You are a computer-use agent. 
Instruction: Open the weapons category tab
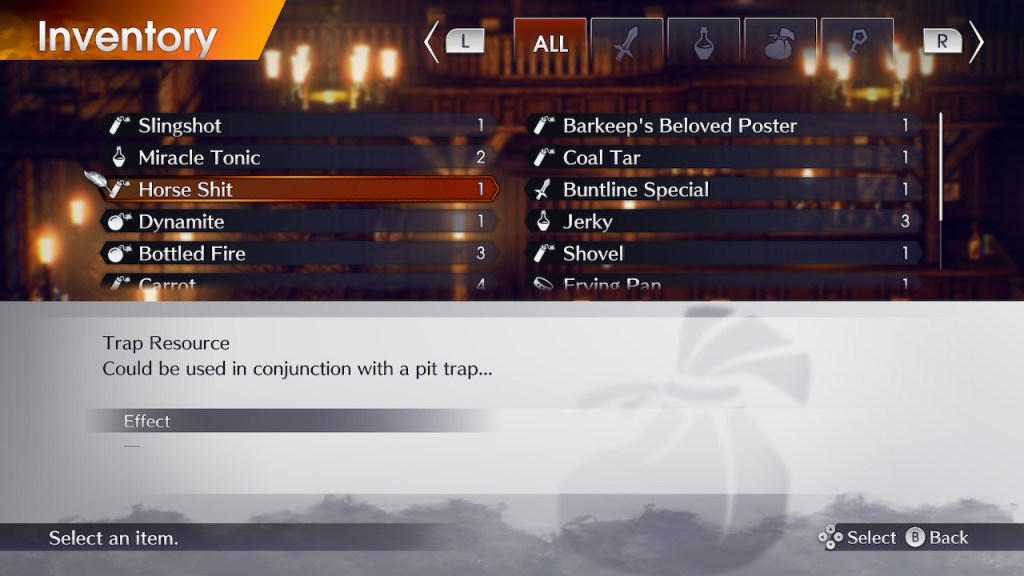coord(627,43)
